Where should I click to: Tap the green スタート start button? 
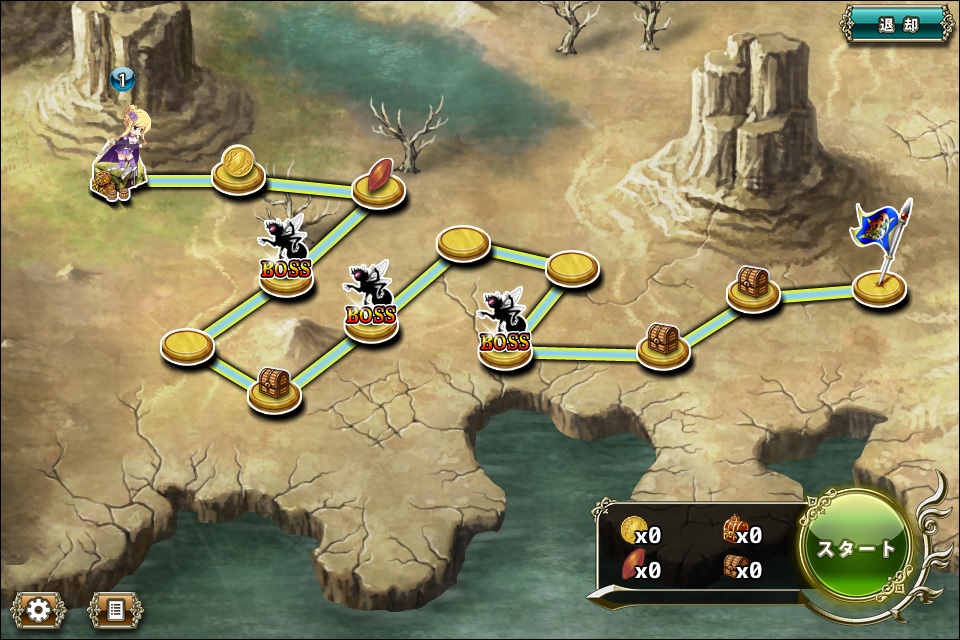pos(857,547)
